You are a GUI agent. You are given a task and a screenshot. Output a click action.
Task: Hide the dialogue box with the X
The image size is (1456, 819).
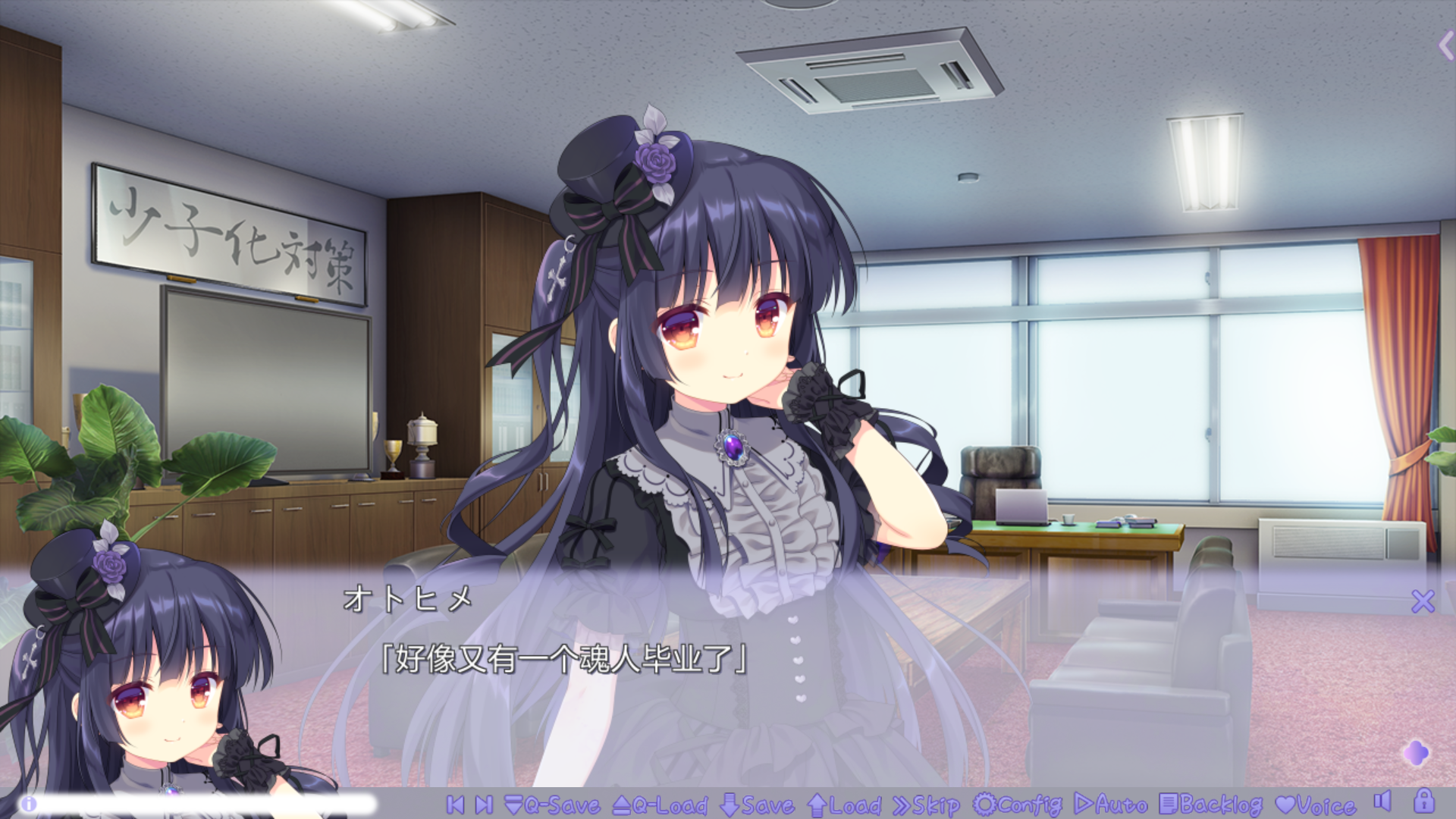click(x=1423, y=601)
